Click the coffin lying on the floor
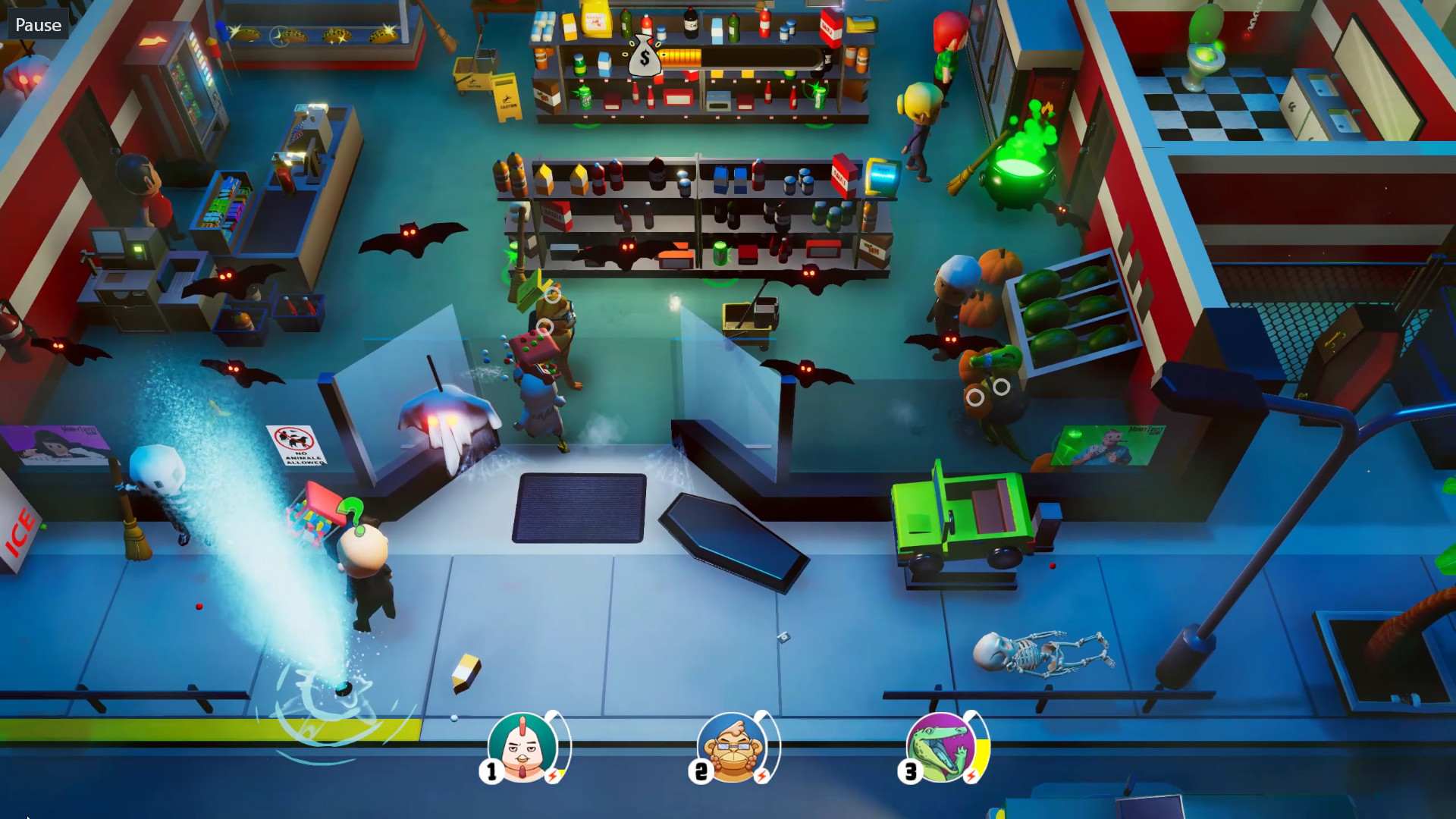This screenshot has width=1456, height=819. coord(733,536)
